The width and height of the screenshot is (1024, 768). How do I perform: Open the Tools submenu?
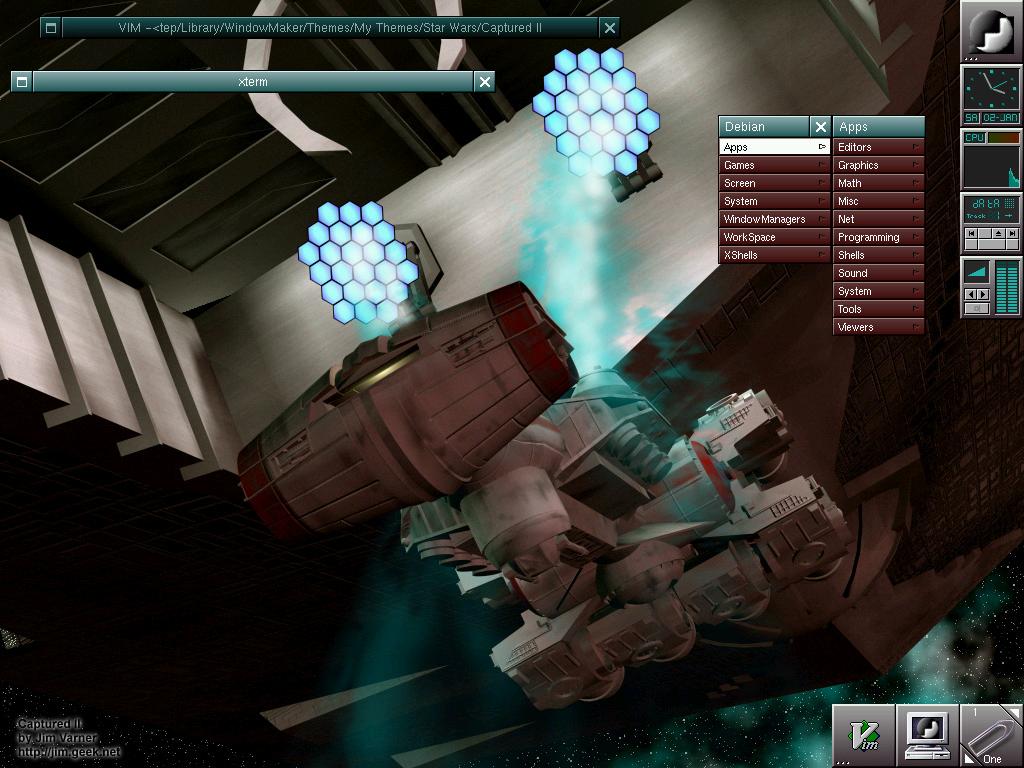point(878,309)
